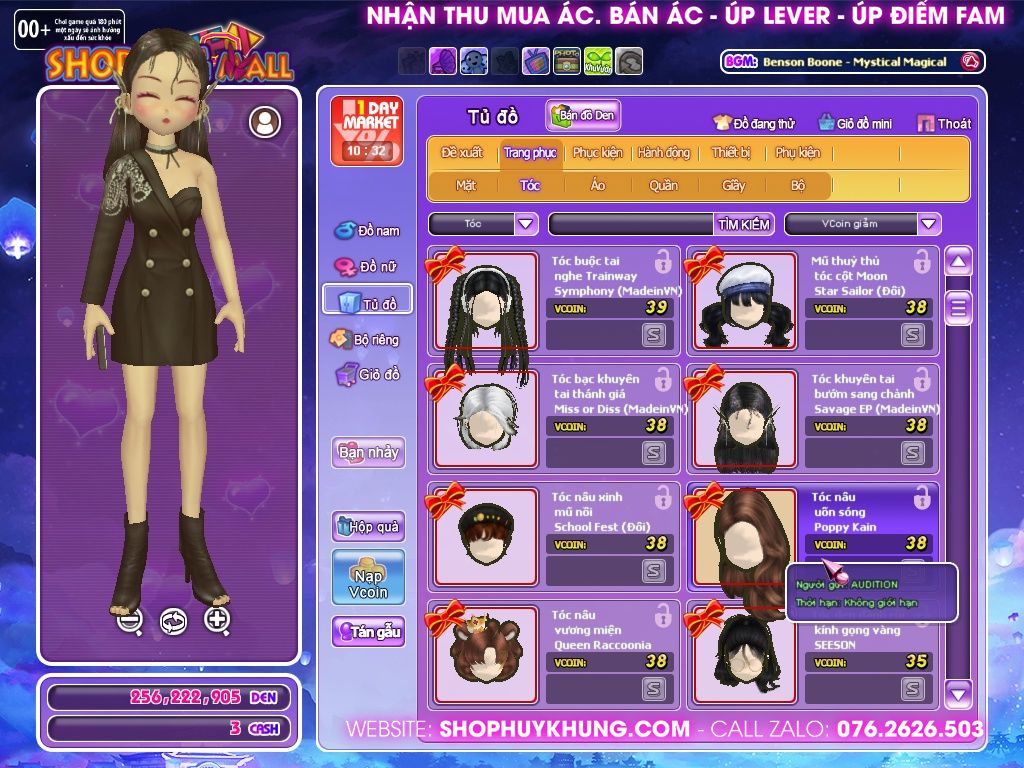
Task: Choose the Đồ nữ category
Action: (367, 267)
